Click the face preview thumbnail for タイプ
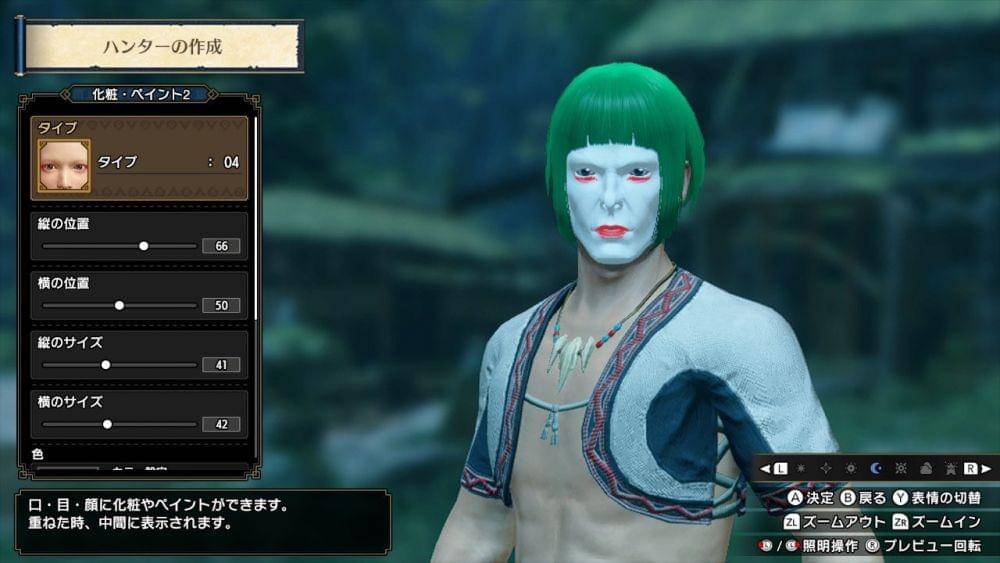 (63, 165)
